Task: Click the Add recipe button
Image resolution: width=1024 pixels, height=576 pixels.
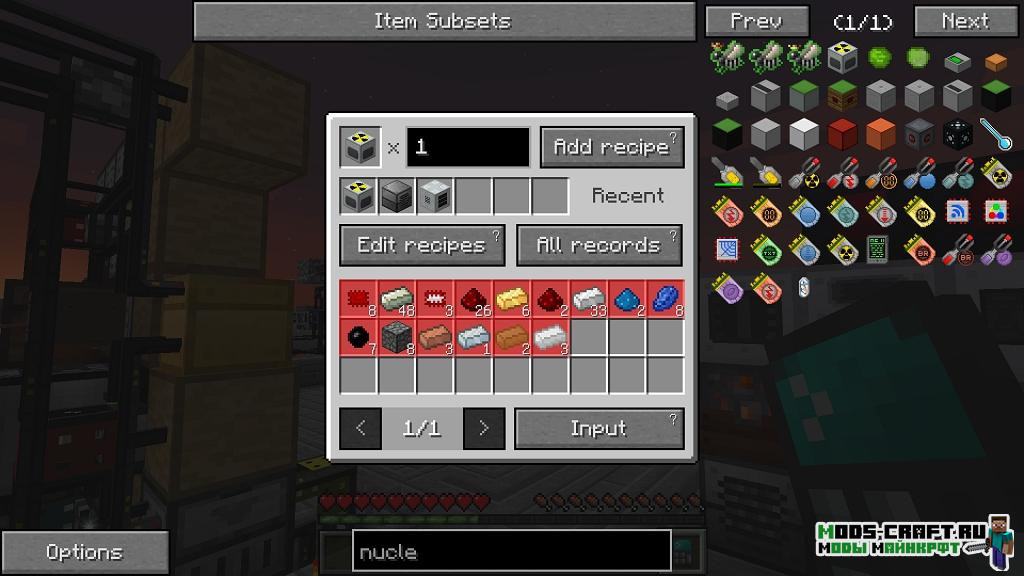Action: (612, 147)
